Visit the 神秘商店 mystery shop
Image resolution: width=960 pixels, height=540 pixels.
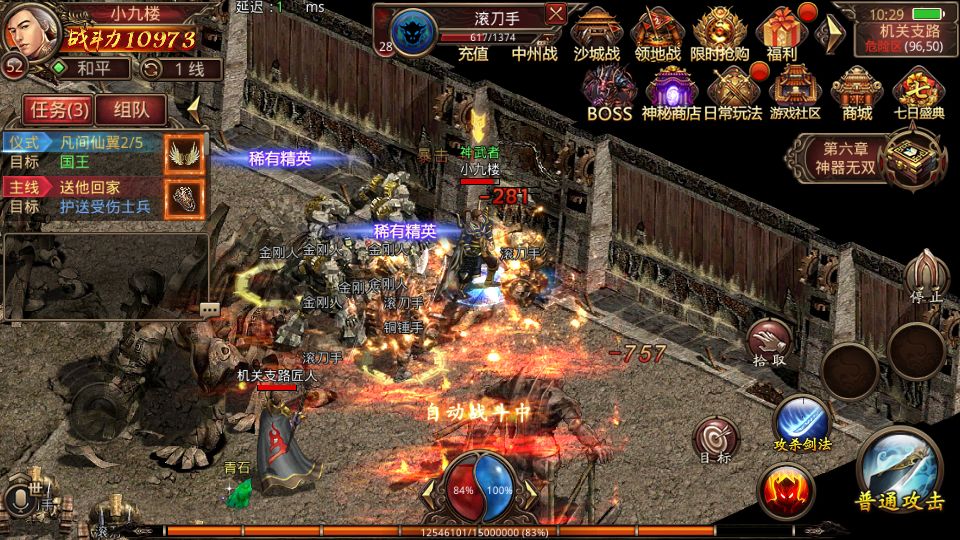coord(671,92)
